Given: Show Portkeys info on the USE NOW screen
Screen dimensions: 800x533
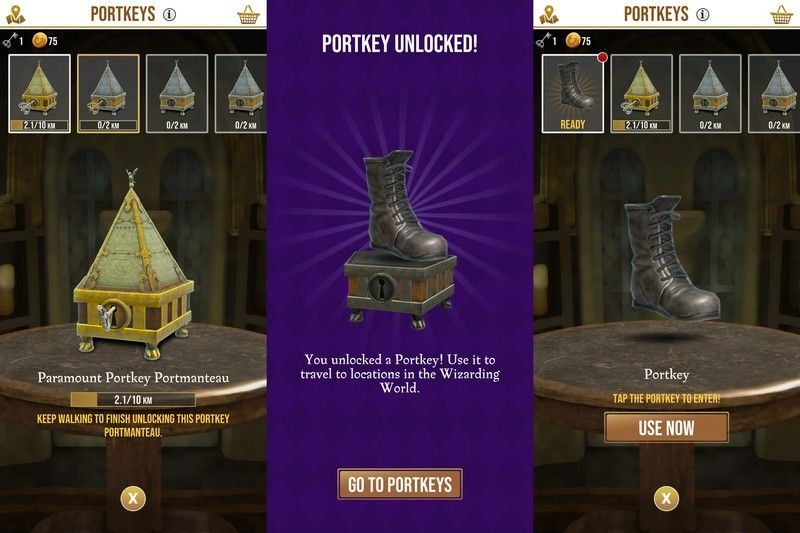Looking at the screenshot, I should (x=703, y=14).
